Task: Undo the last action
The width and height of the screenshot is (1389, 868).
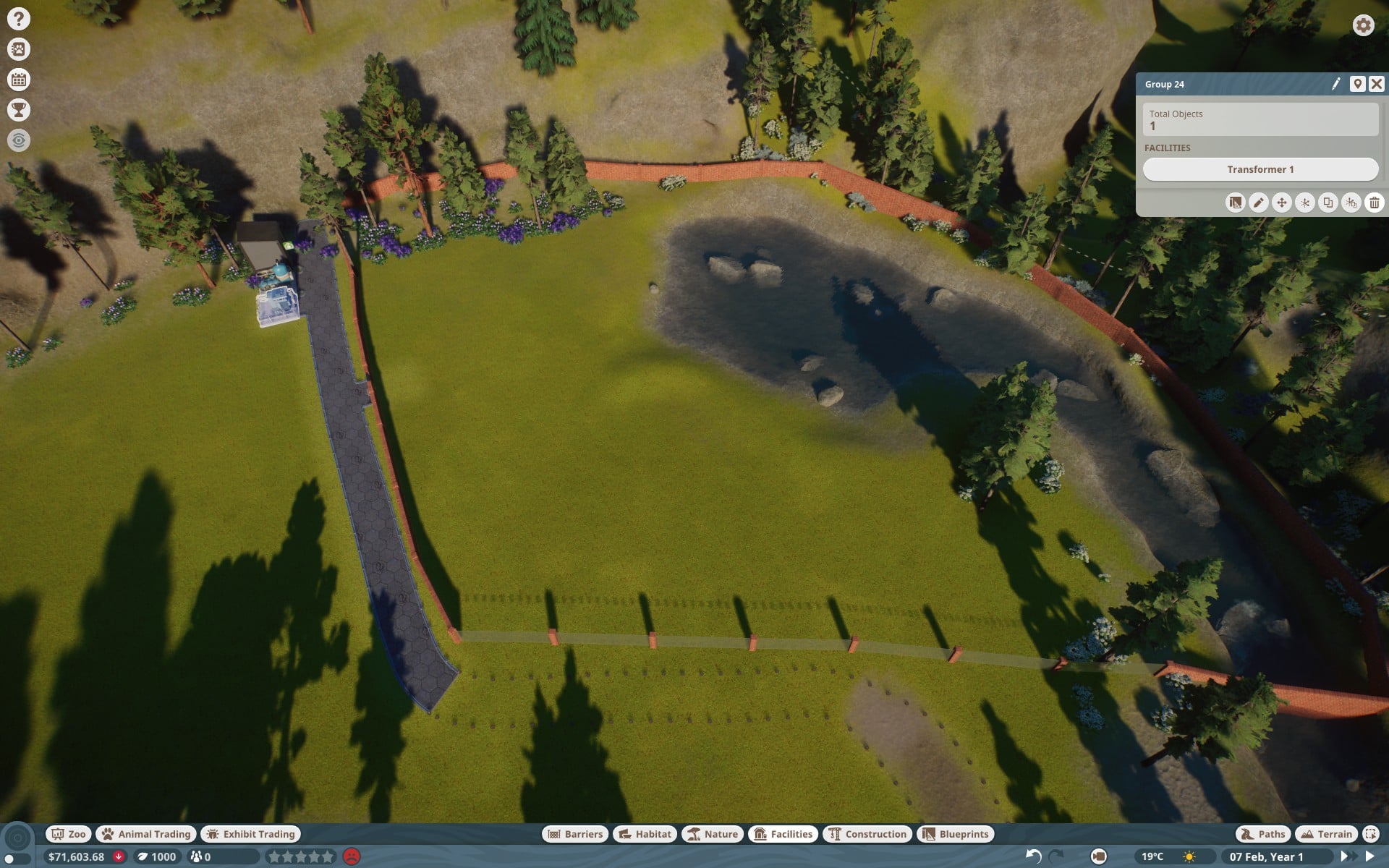Action: (1034, 856)
